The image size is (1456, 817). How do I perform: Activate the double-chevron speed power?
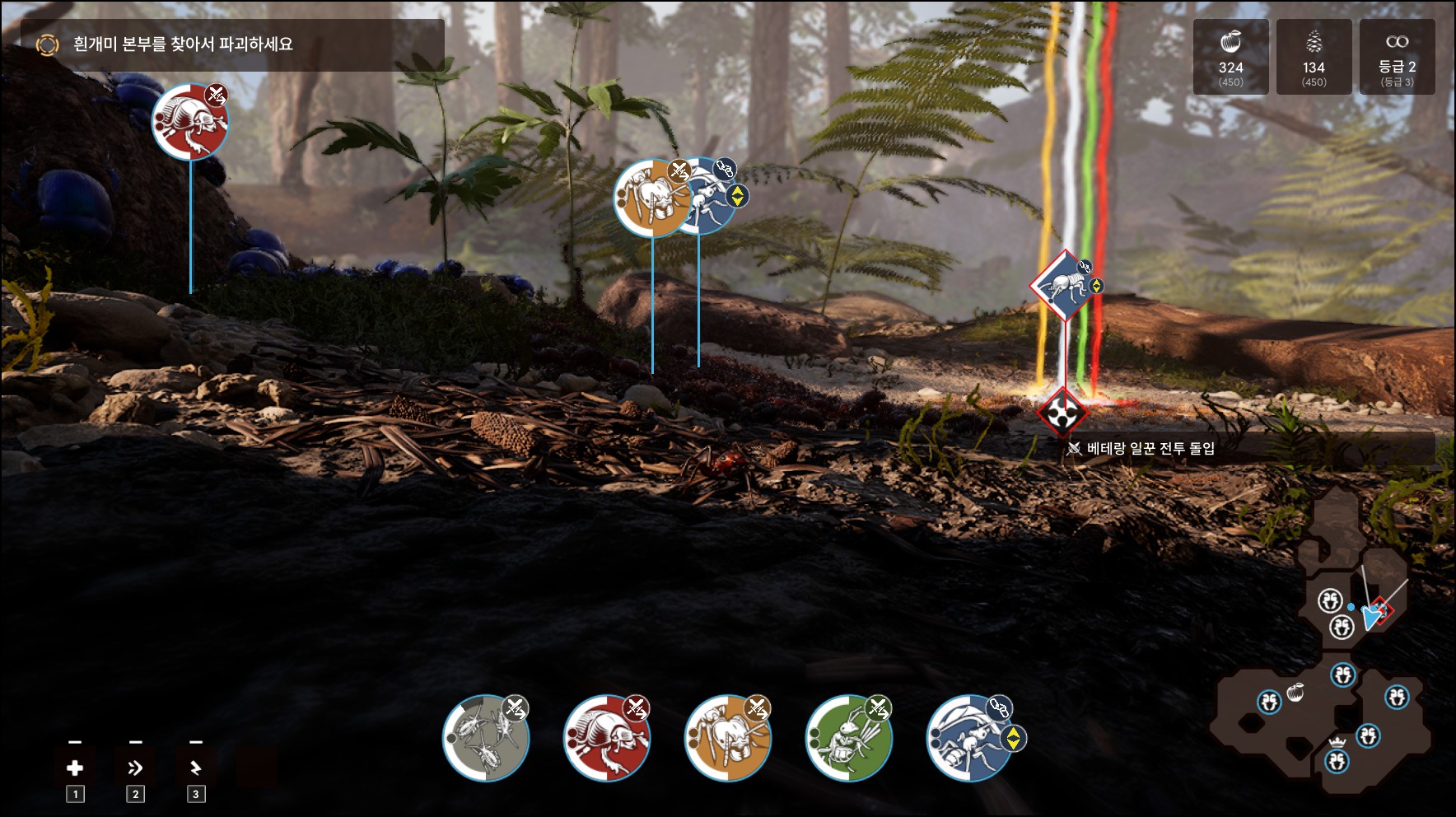[135, 768]
